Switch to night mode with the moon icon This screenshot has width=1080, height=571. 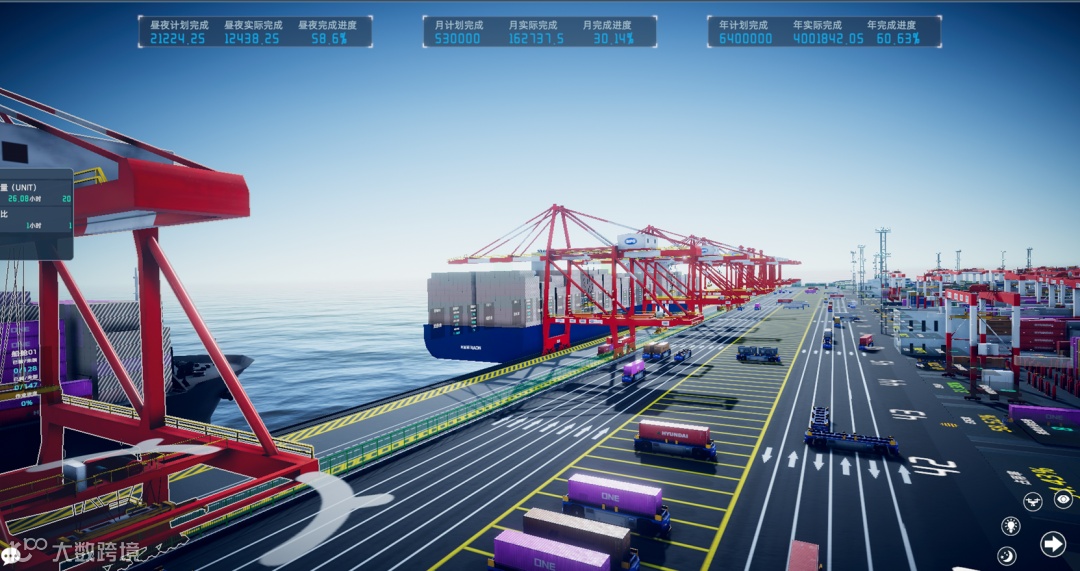tap(1007, 556)
